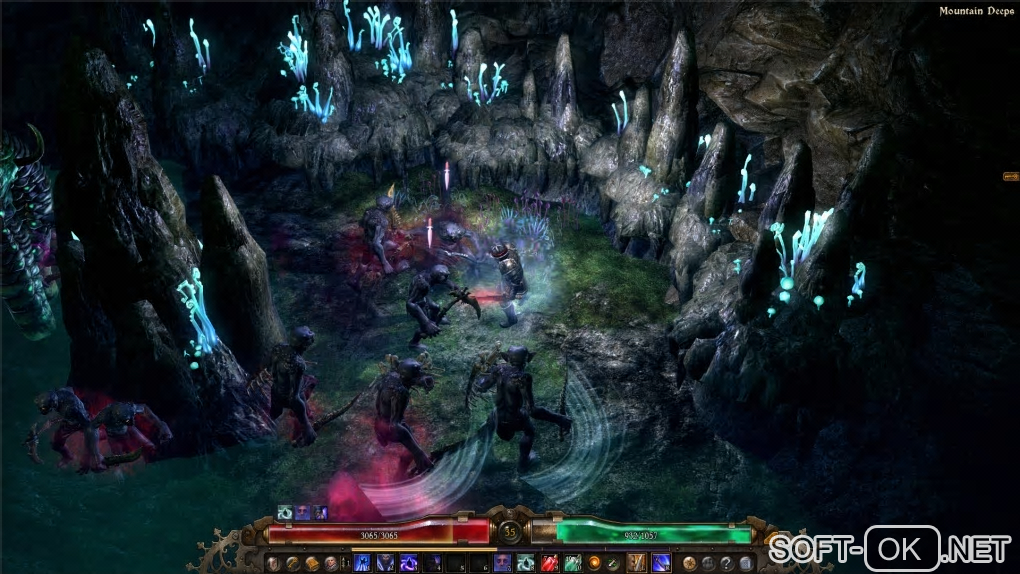Image resolution: width=1020 pixels, height=574 pixels.
Task: Drink the green energy potion
Action: (573, 563)
